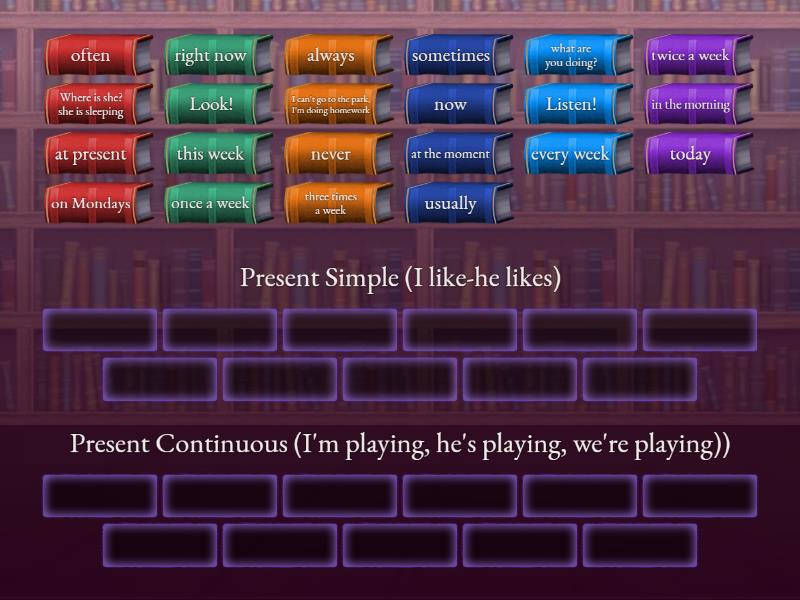
Task: Select the 'at the moment' book tile
Action: click(451, 154)
